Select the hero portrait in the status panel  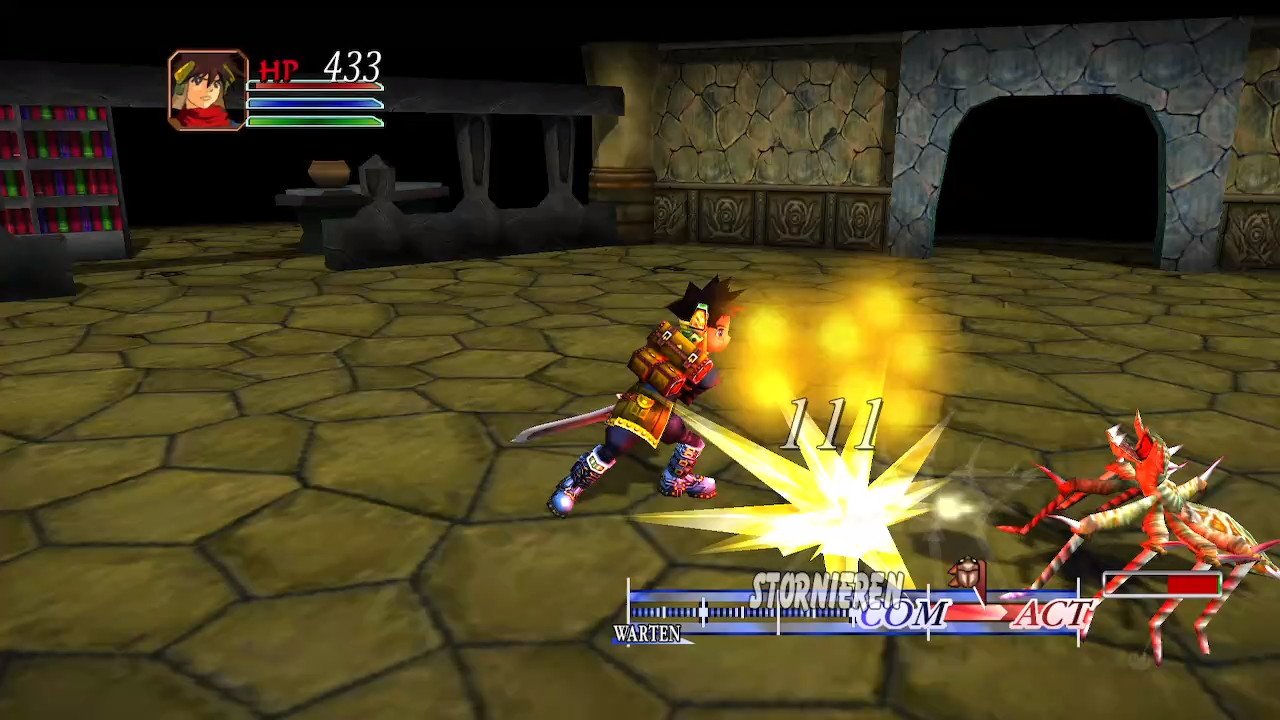[x=208, y=90]
